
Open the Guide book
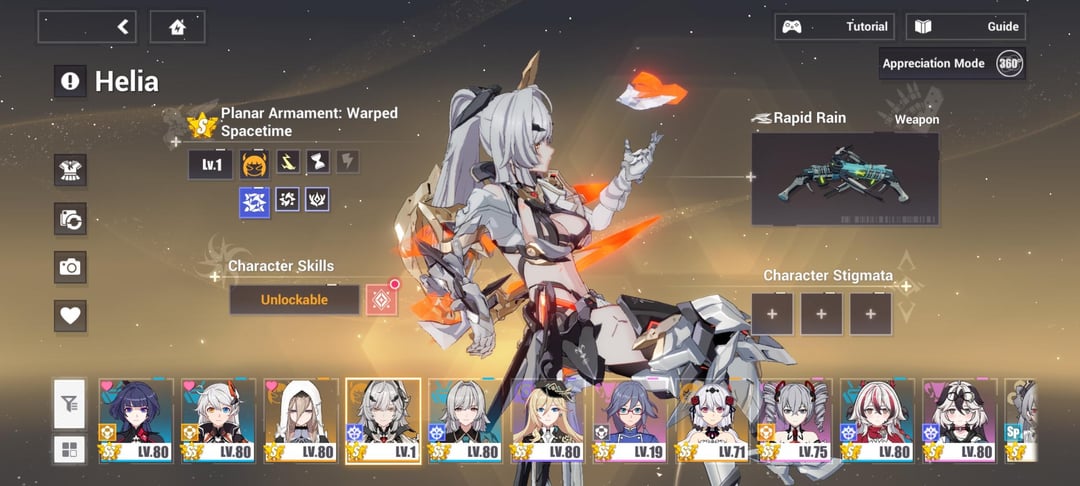tap(966, 27)
